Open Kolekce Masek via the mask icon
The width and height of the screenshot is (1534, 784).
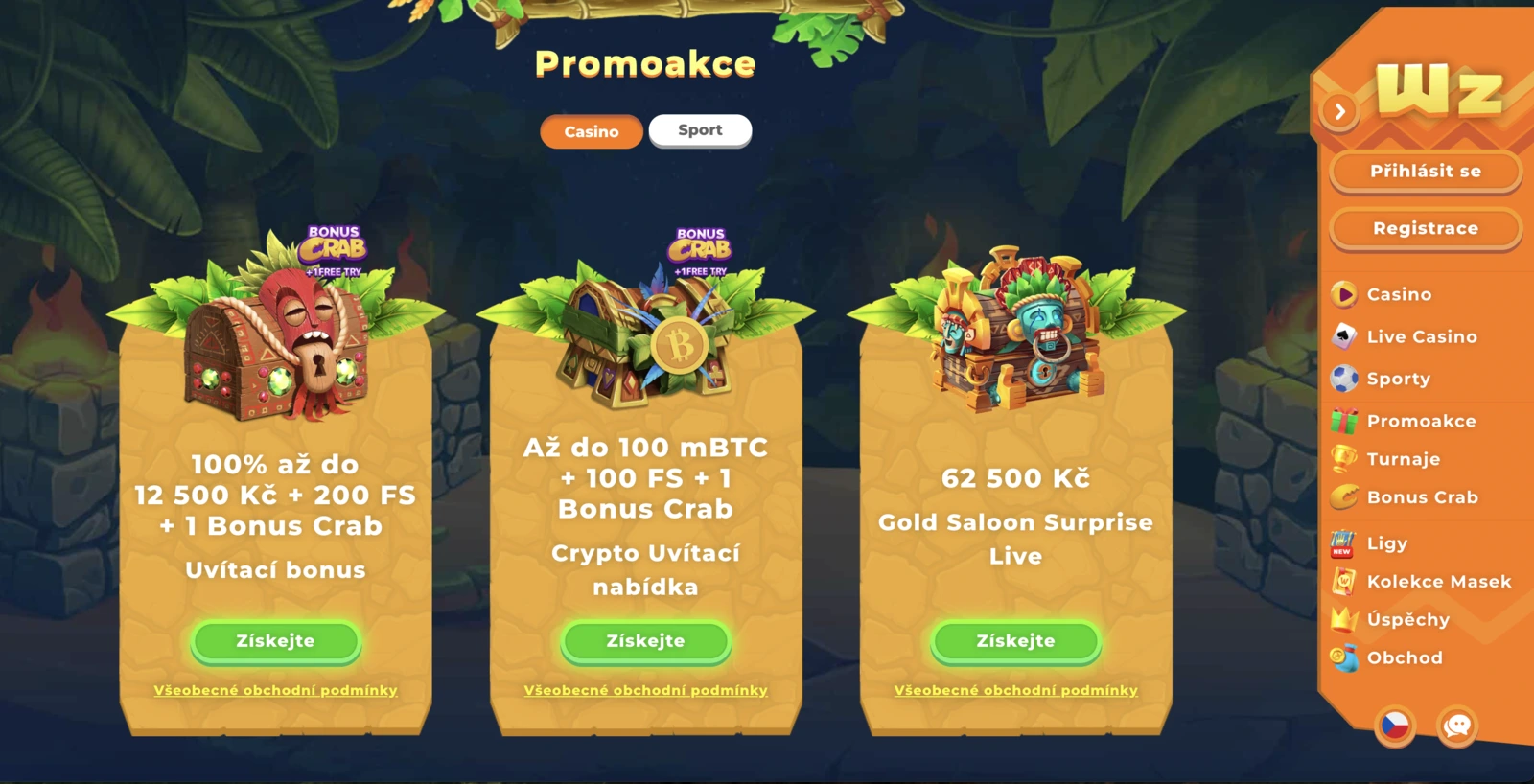point(1345,581)
